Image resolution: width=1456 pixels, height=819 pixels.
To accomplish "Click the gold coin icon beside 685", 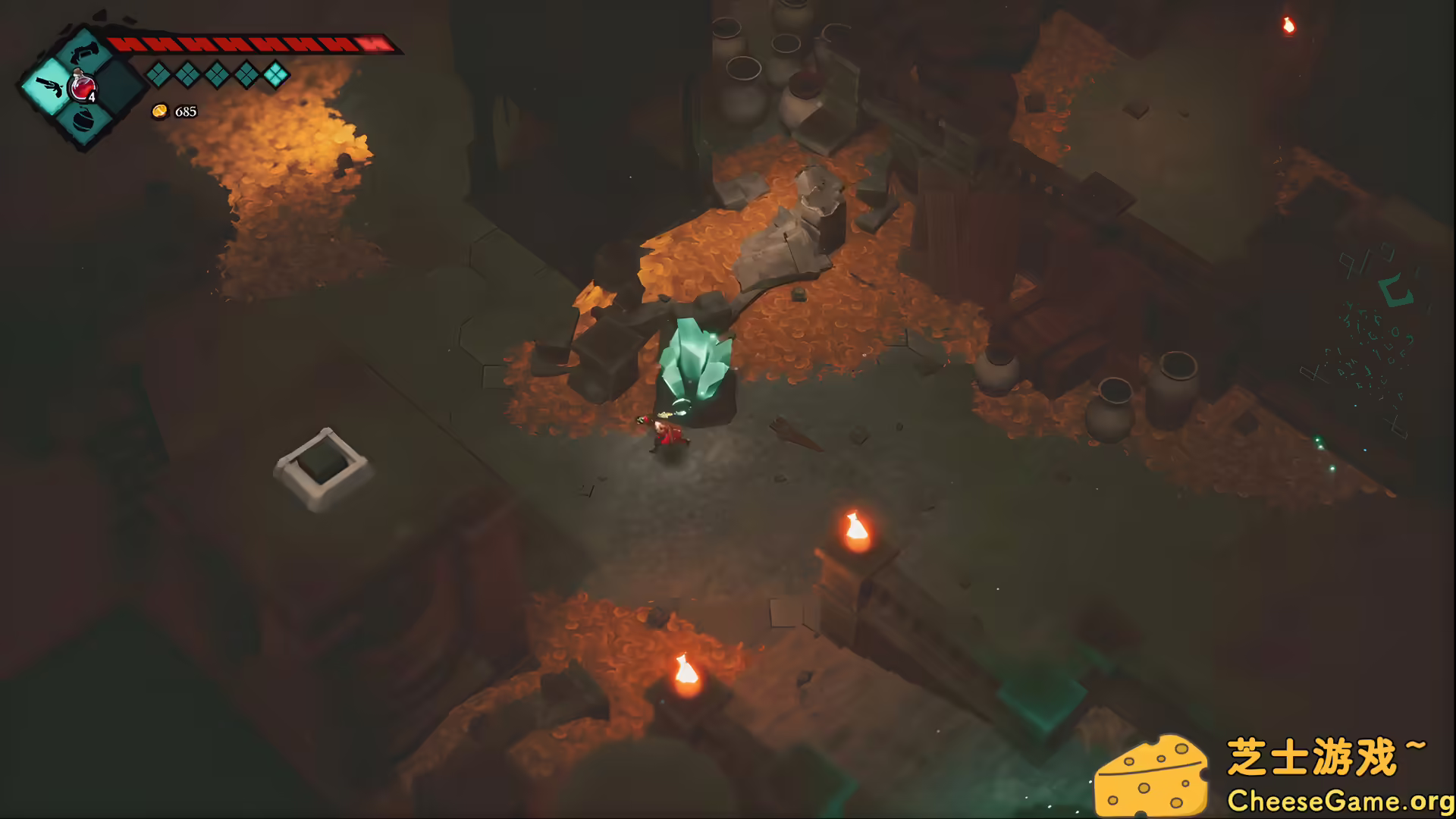I will pos(159,112).
